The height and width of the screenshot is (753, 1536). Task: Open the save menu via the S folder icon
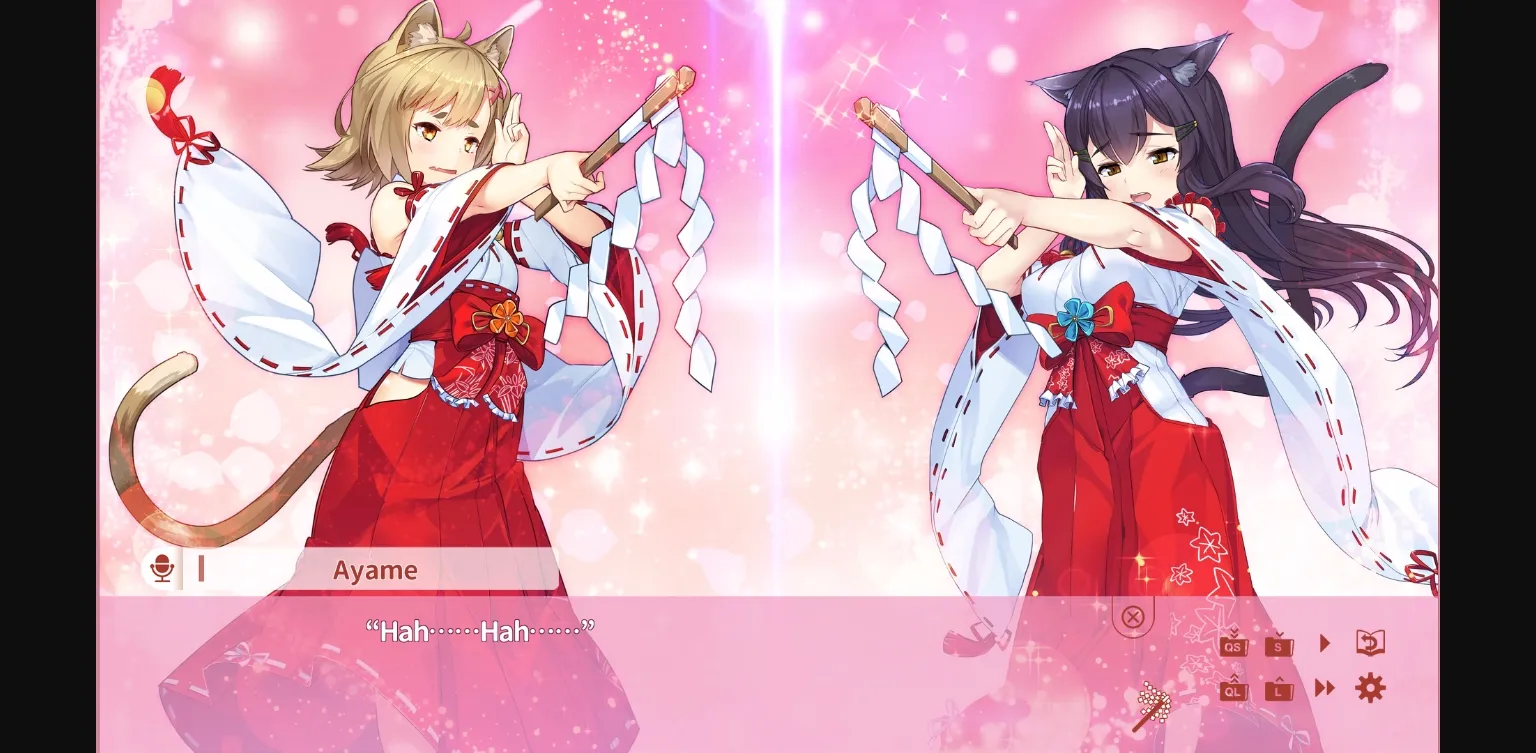[x=1279, y=646]
